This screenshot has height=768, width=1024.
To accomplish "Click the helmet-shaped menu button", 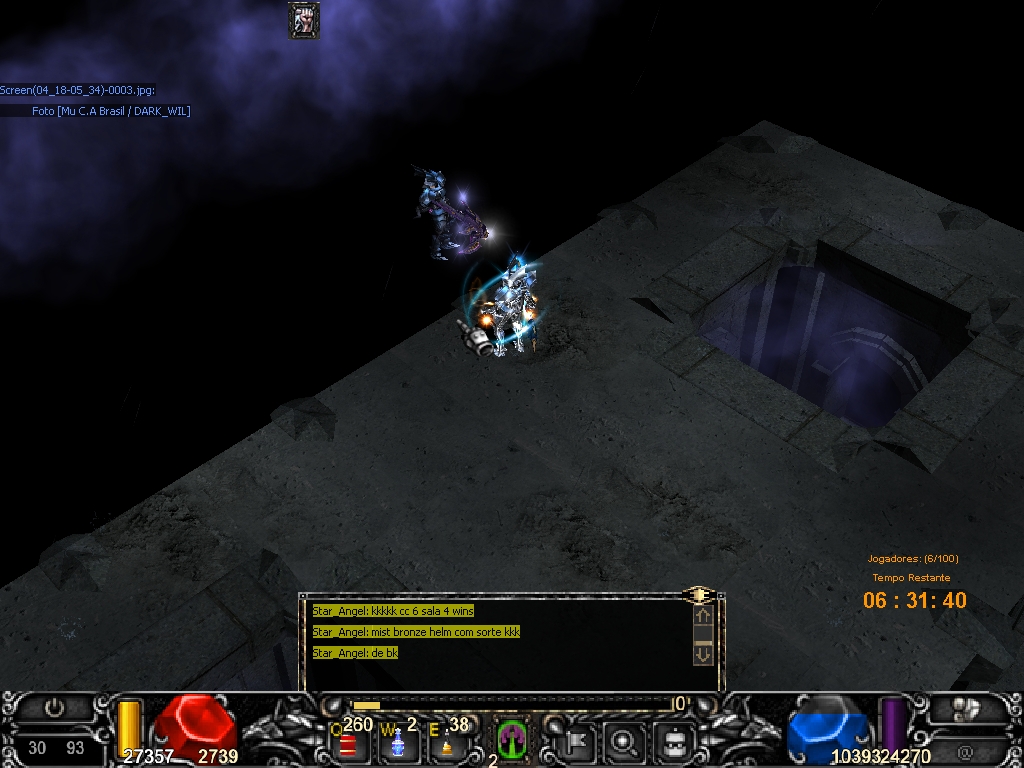I will point(675,742).
